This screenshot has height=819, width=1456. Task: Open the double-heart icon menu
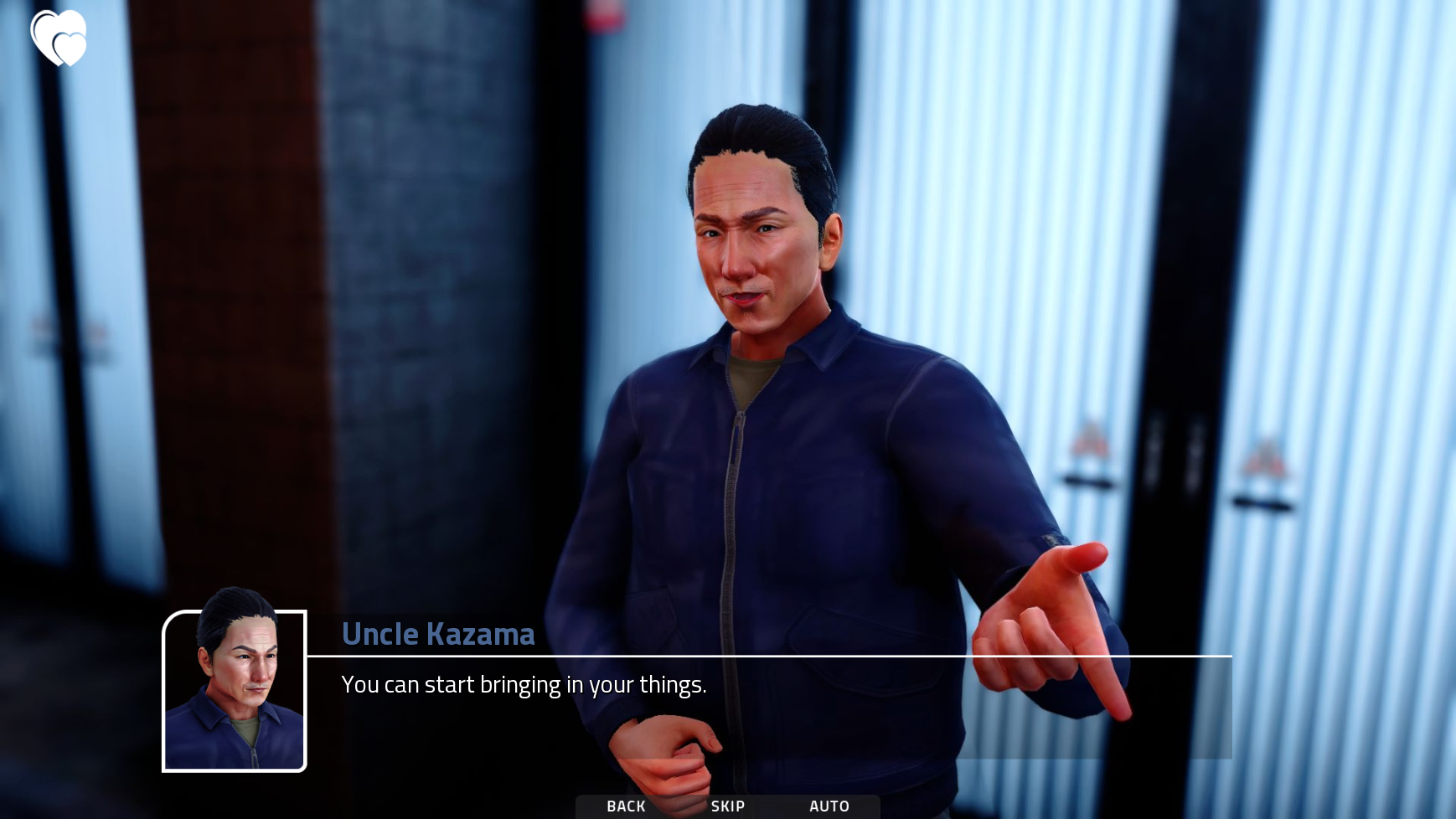(59, 38)
